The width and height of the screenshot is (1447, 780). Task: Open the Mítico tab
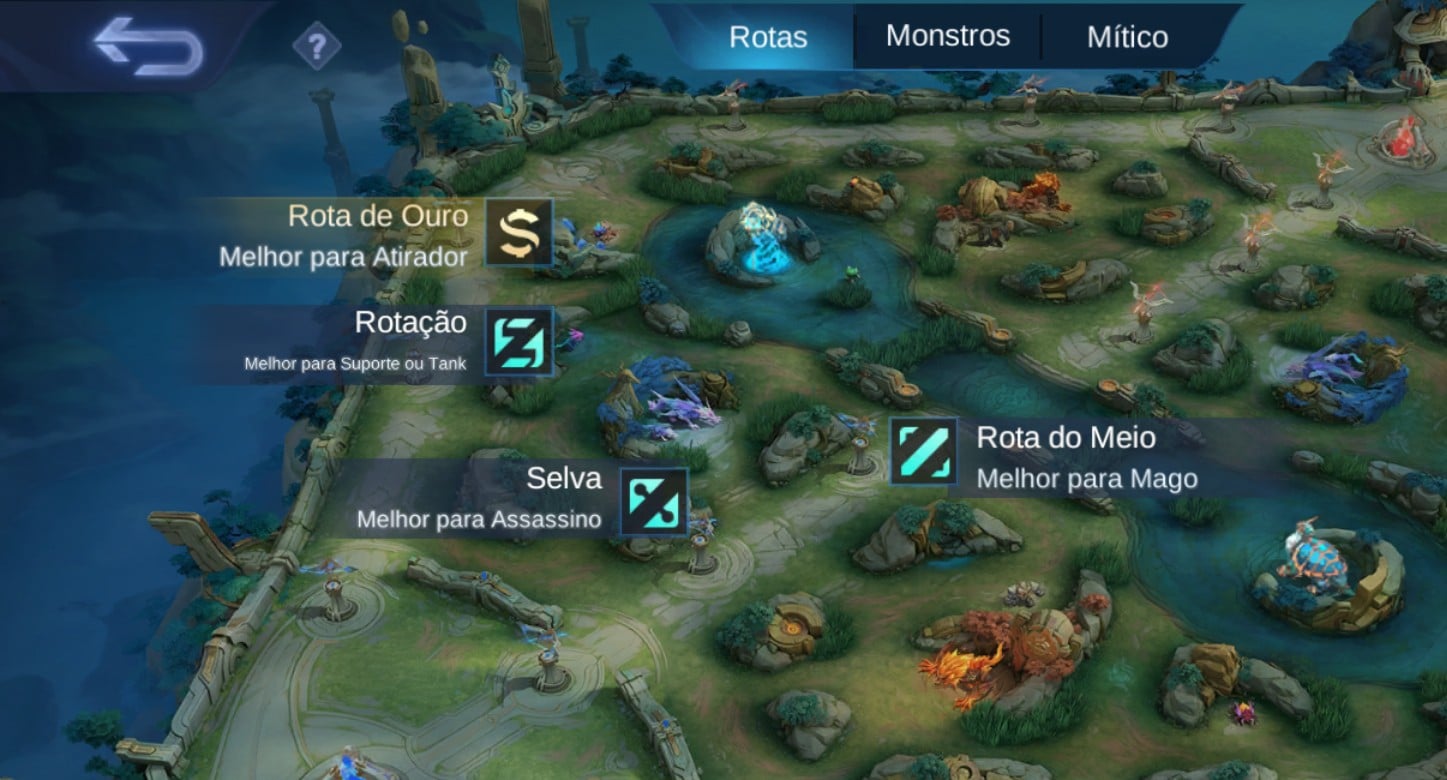[1126, 36]
